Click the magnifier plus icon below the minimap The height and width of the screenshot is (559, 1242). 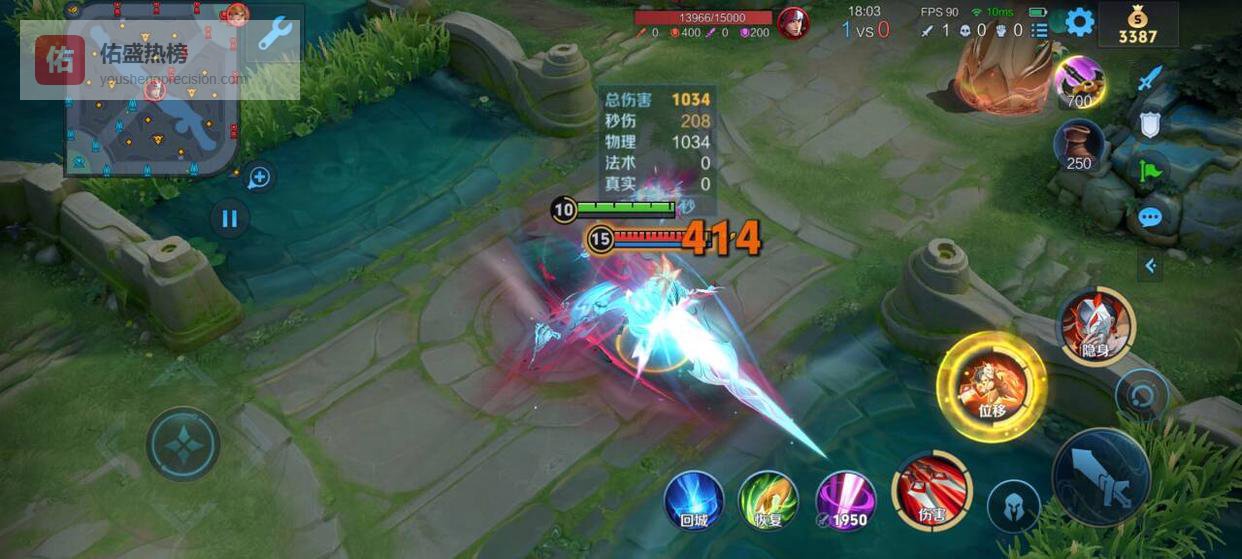pos(258,178)
